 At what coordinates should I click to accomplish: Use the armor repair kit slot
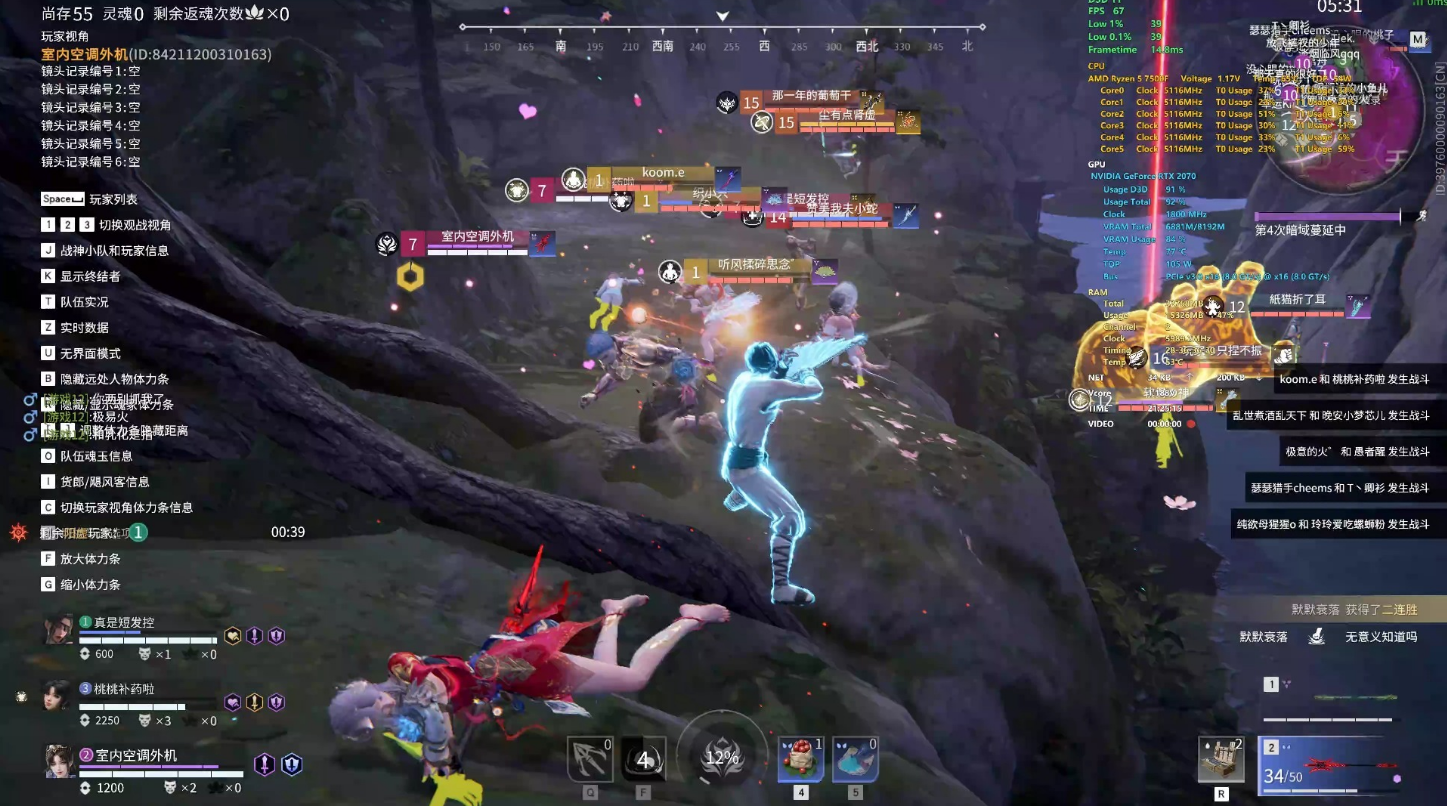1221,759
